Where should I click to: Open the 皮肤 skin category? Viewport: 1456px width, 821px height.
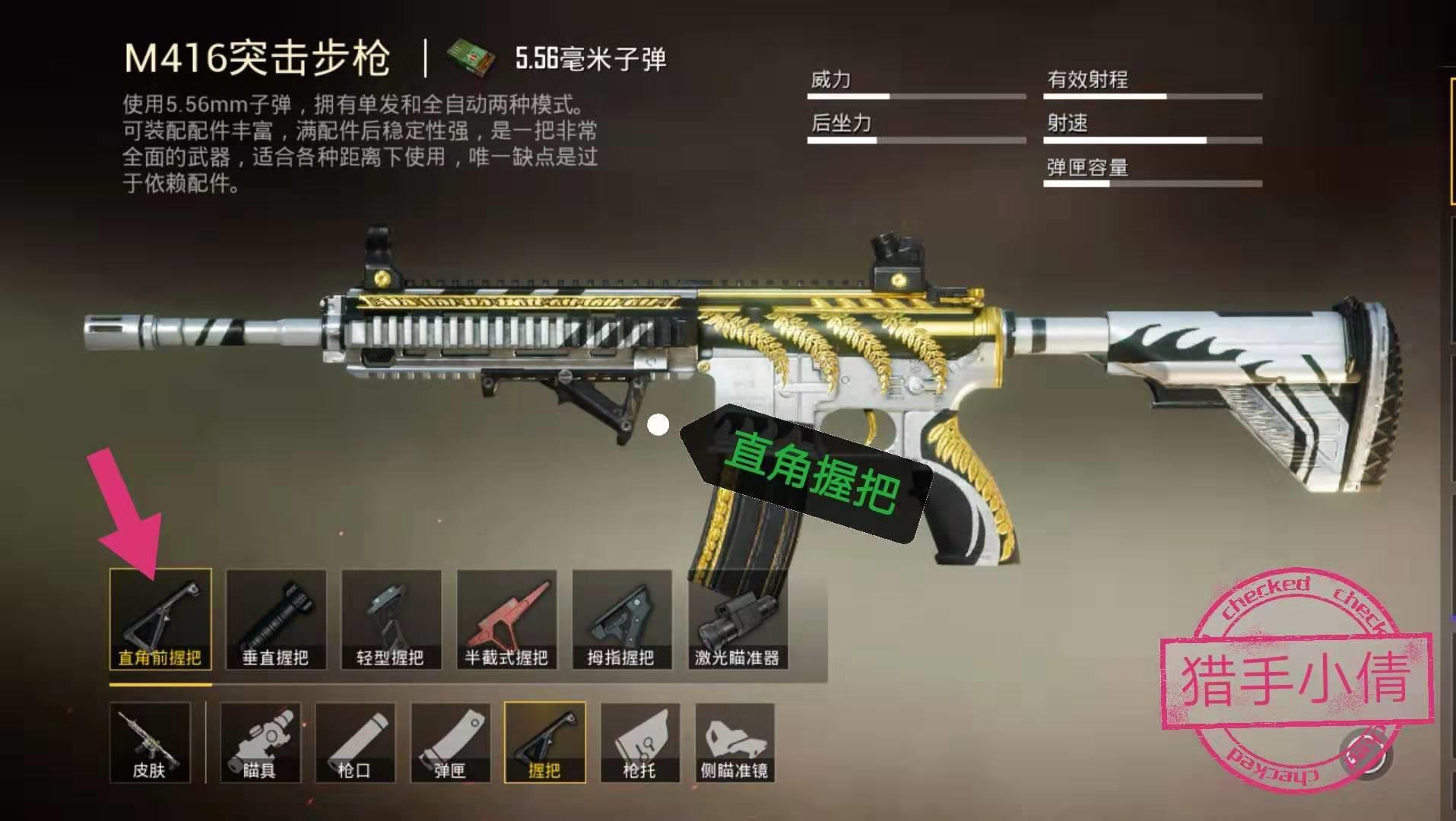tap(150, 743)
